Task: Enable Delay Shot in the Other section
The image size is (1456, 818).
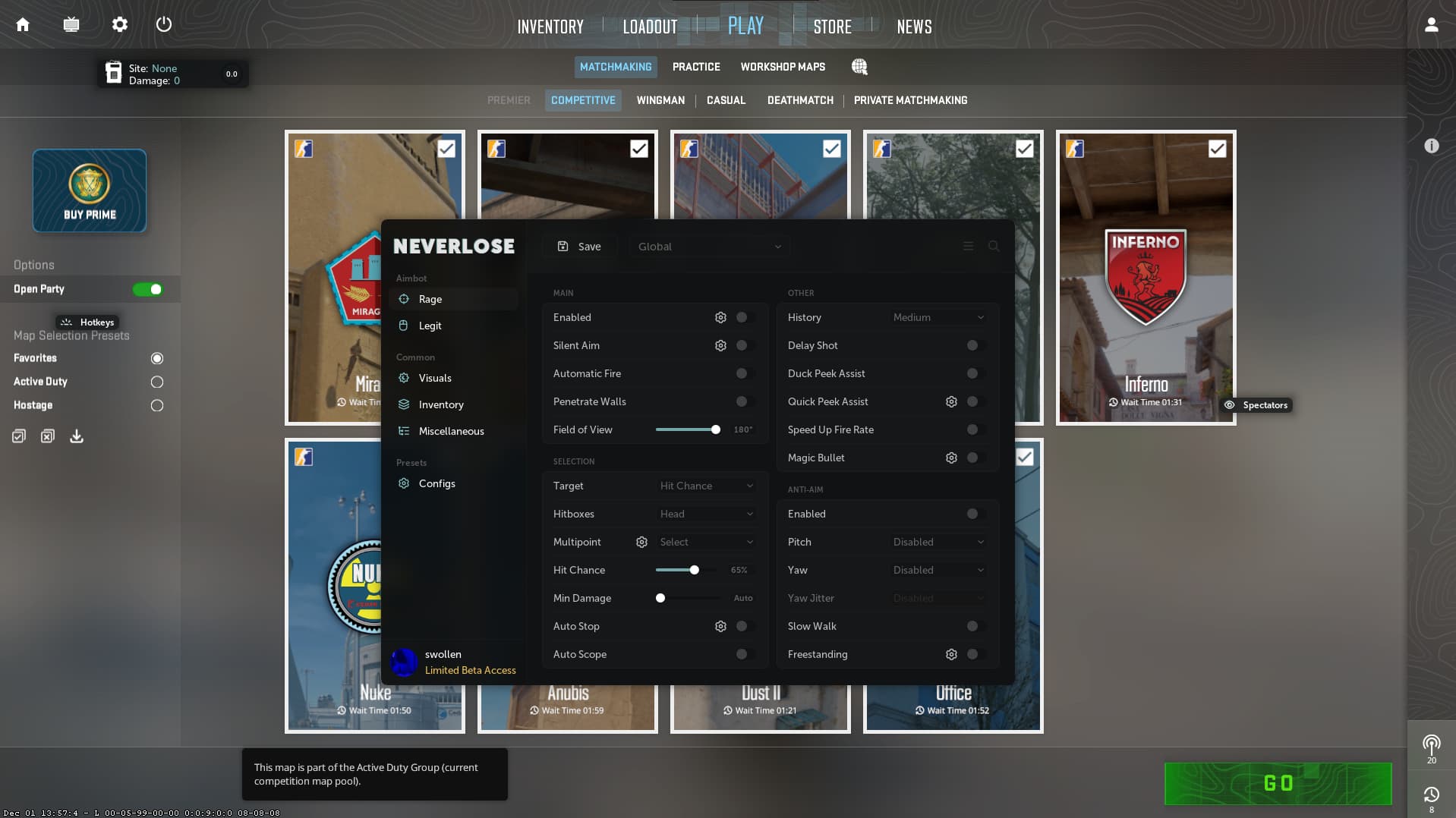Action: tap(972, 345)
